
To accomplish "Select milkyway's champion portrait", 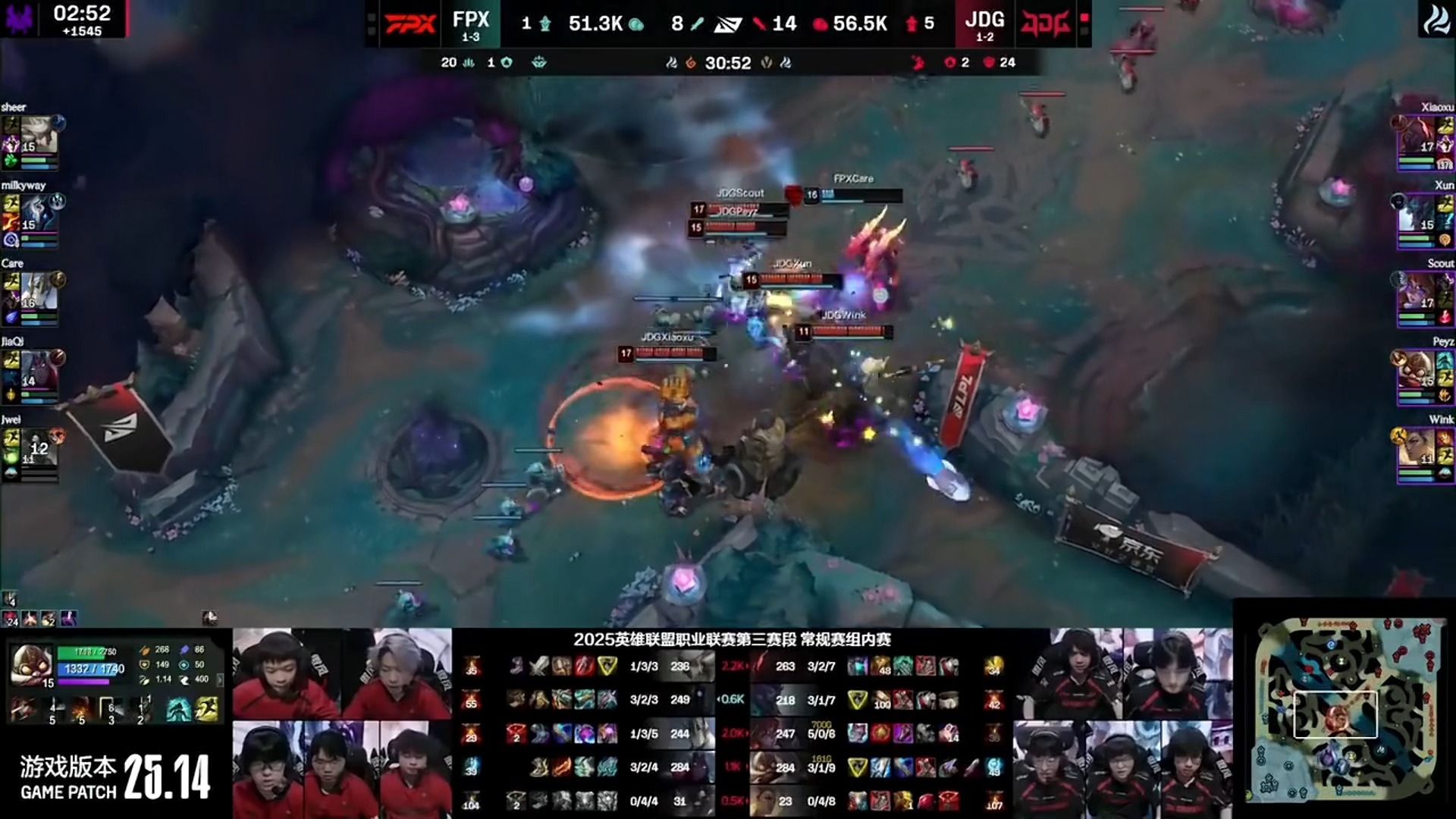I will tap(39, 213).
